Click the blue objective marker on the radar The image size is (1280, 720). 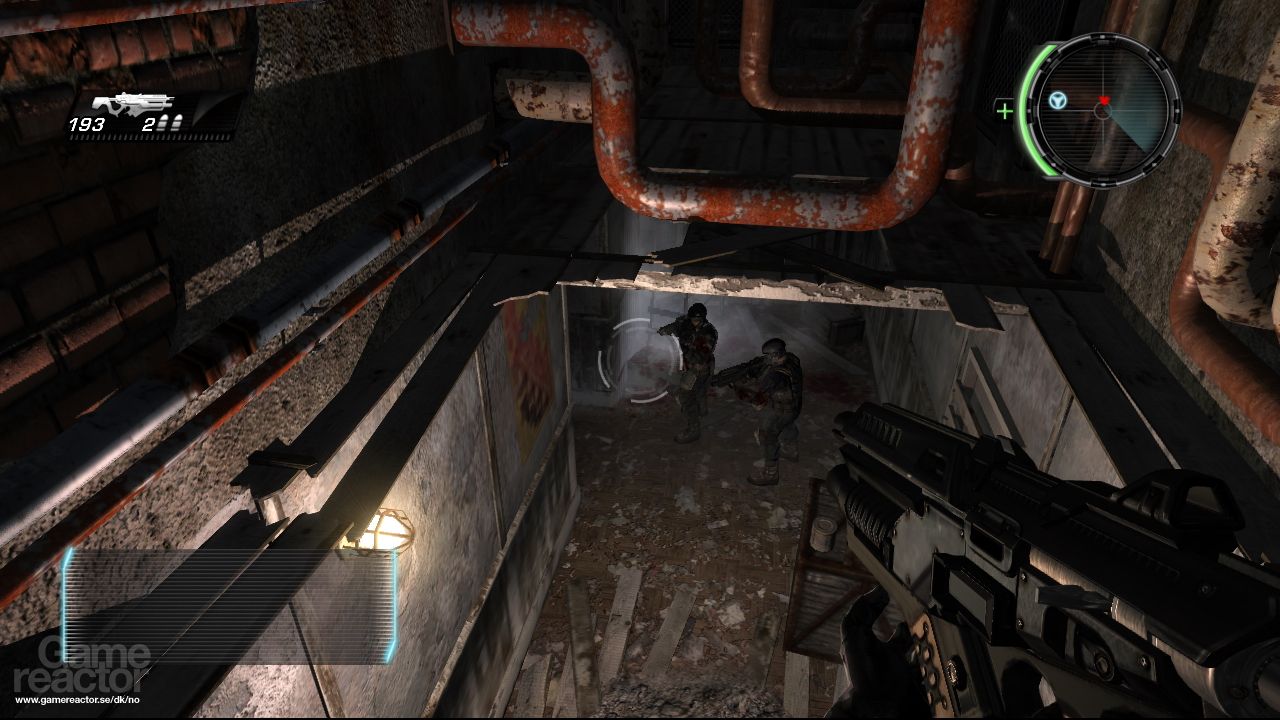click(1056, 98)
